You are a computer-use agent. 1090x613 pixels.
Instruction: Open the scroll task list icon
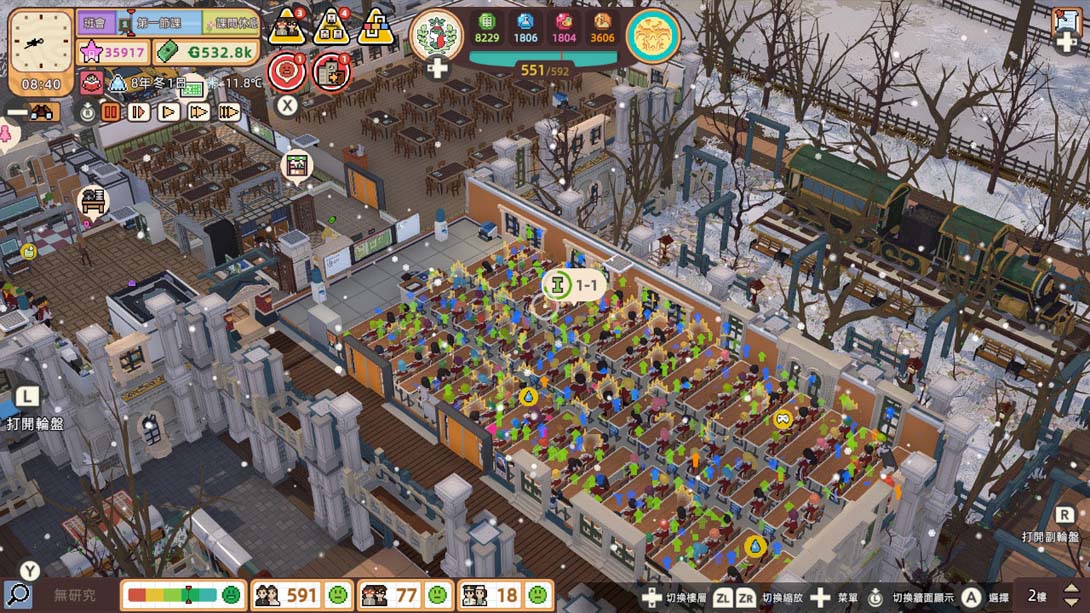(1065, 22)
